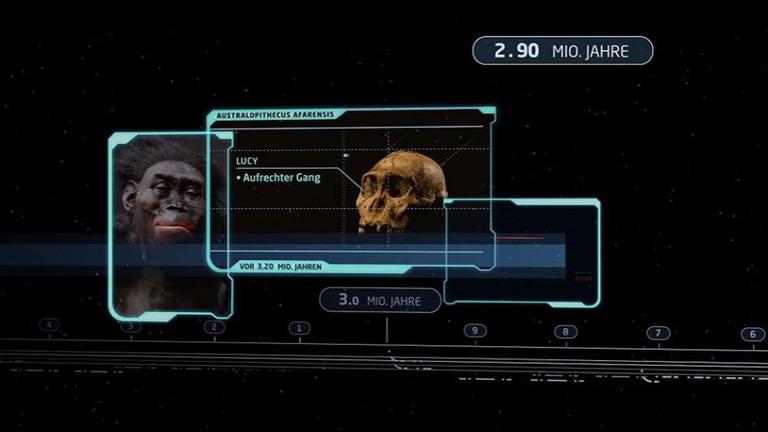This screenshot has height=432, width=768.
Task: Click timeline marker number 6
Action: click(x=751, y=334)
